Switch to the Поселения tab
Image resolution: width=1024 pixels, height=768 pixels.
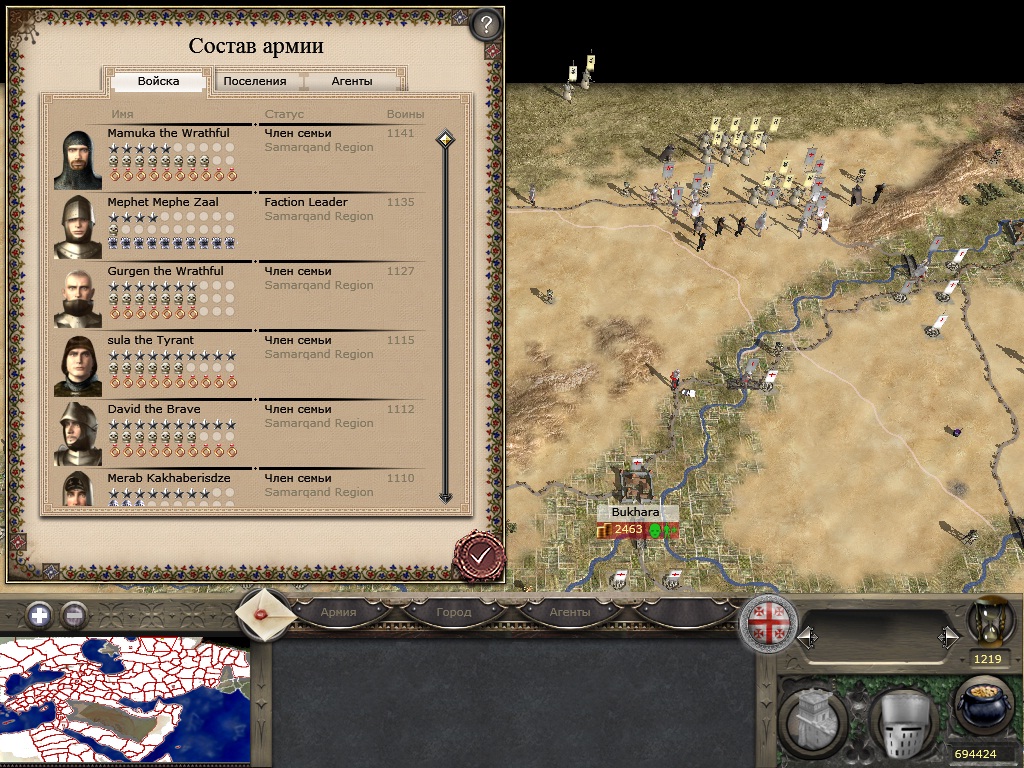point(254,81)
